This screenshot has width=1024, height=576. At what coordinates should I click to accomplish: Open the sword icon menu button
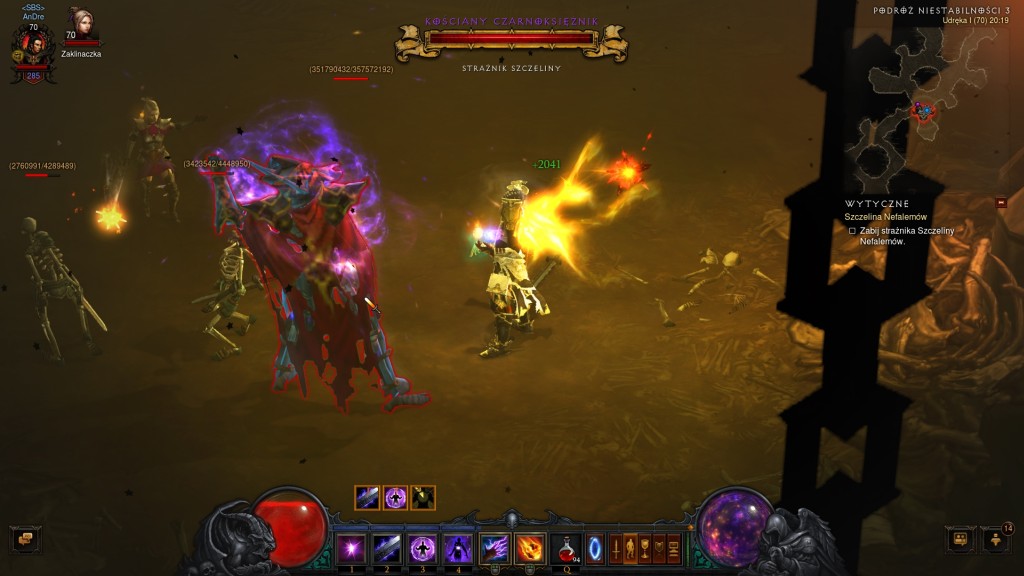coord(614,549)
